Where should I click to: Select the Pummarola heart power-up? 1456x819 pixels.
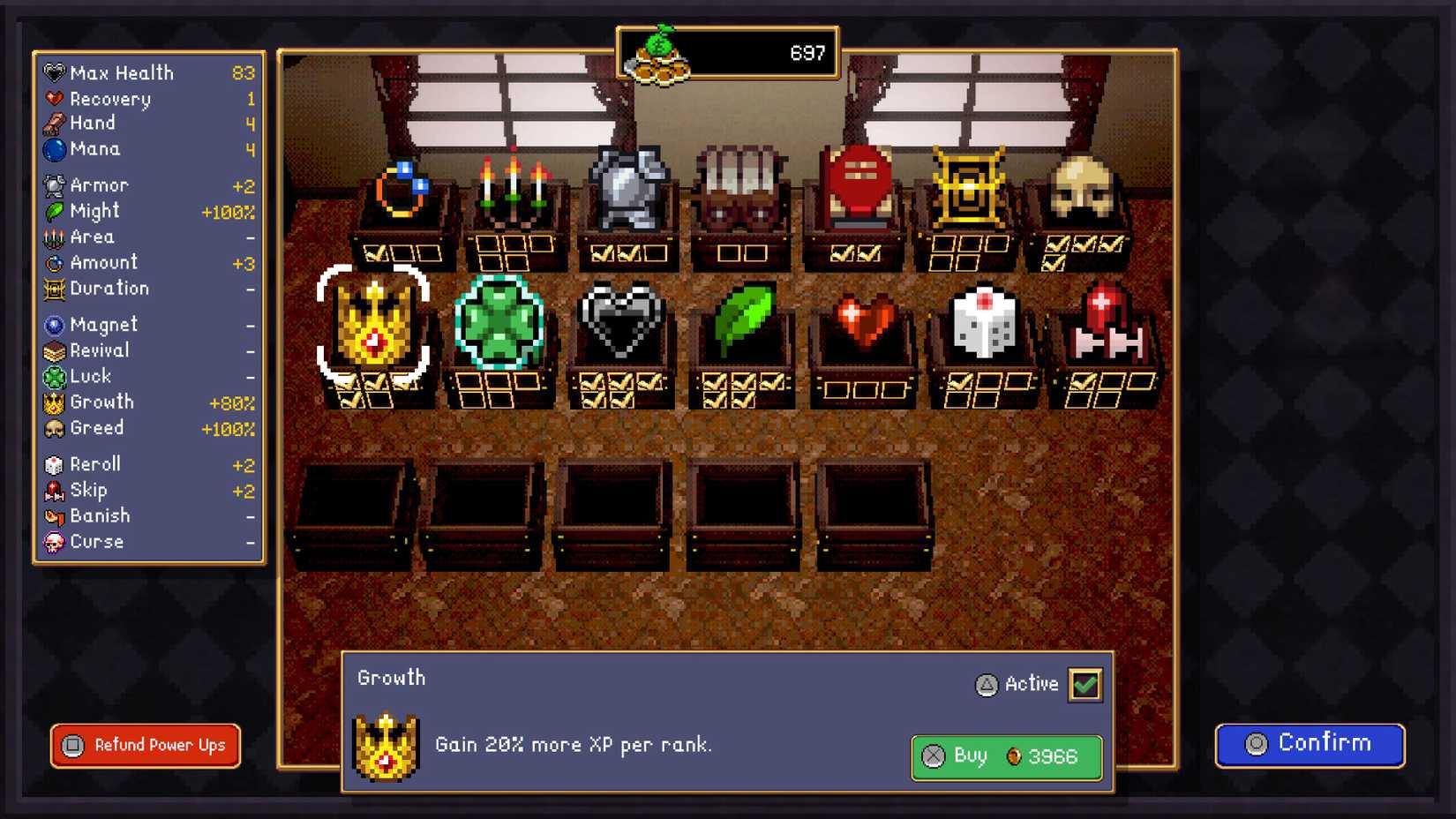click(x=862, y=322)
